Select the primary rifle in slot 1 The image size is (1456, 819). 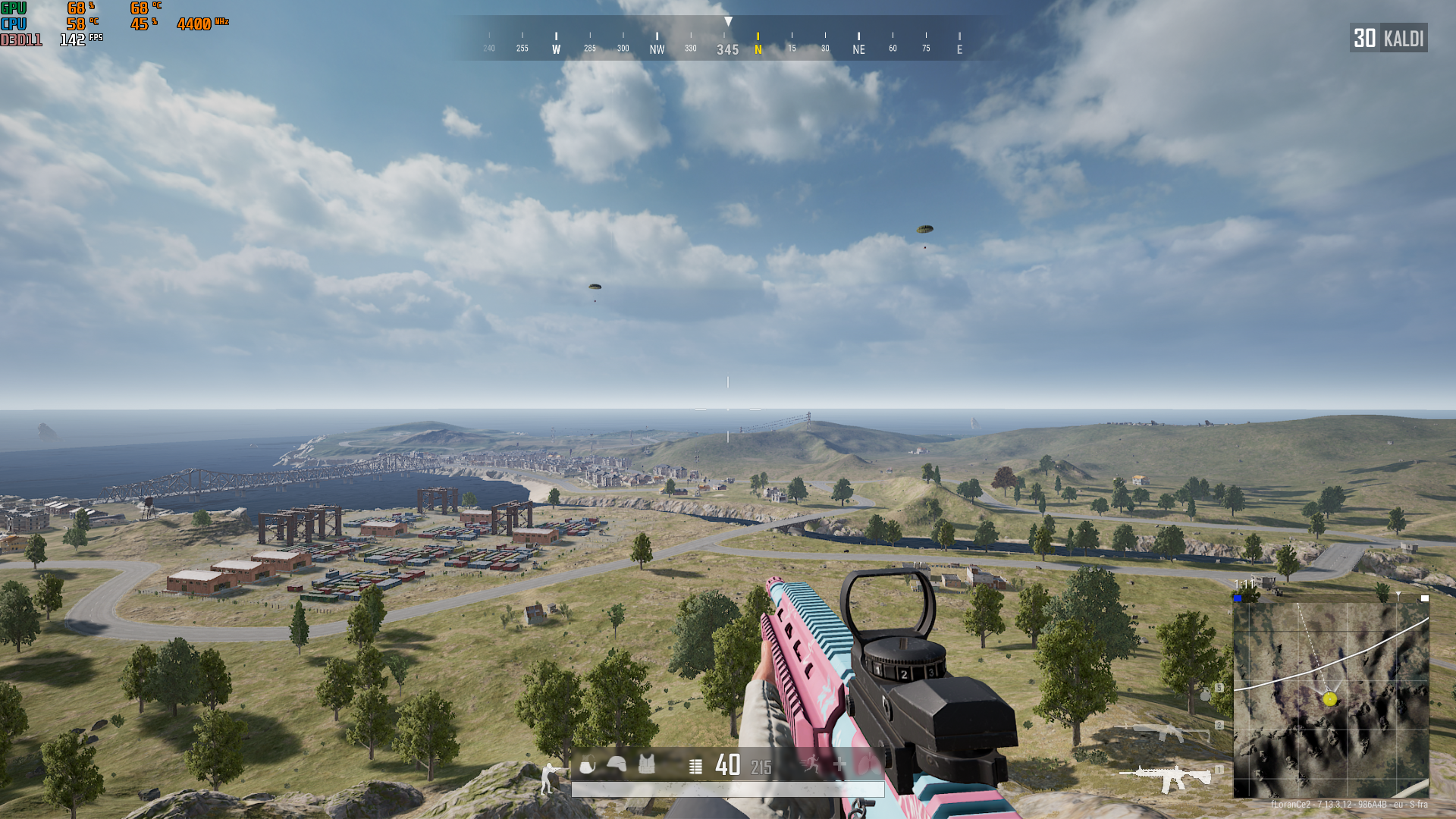tap(1165, 777)
